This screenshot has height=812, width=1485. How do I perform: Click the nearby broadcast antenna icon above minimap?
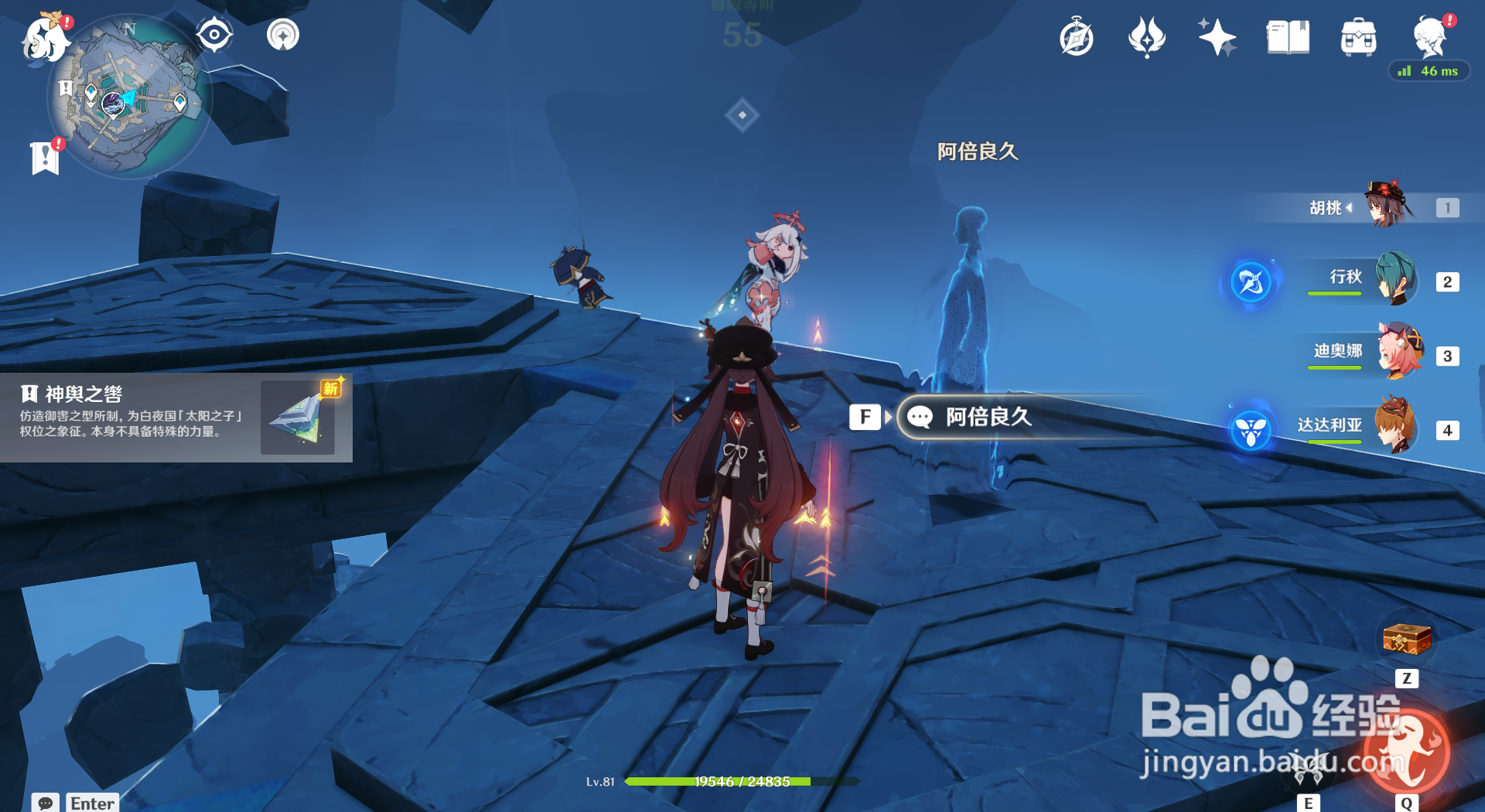(282, 35)
